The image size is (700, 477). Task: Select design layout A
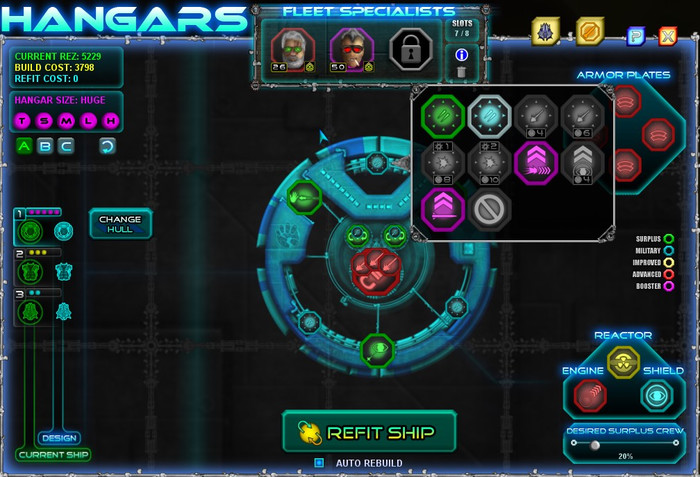pyautogui.click(x=24, y=146)
